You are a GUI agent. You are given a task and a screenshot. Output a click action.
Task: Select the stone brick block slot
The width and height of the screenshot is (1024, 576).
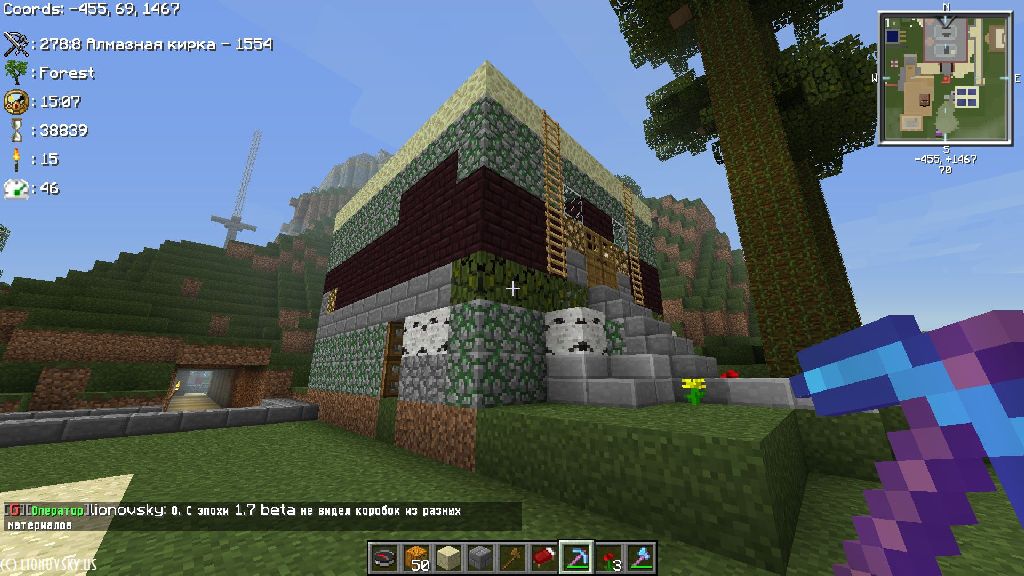coord(480,557)
